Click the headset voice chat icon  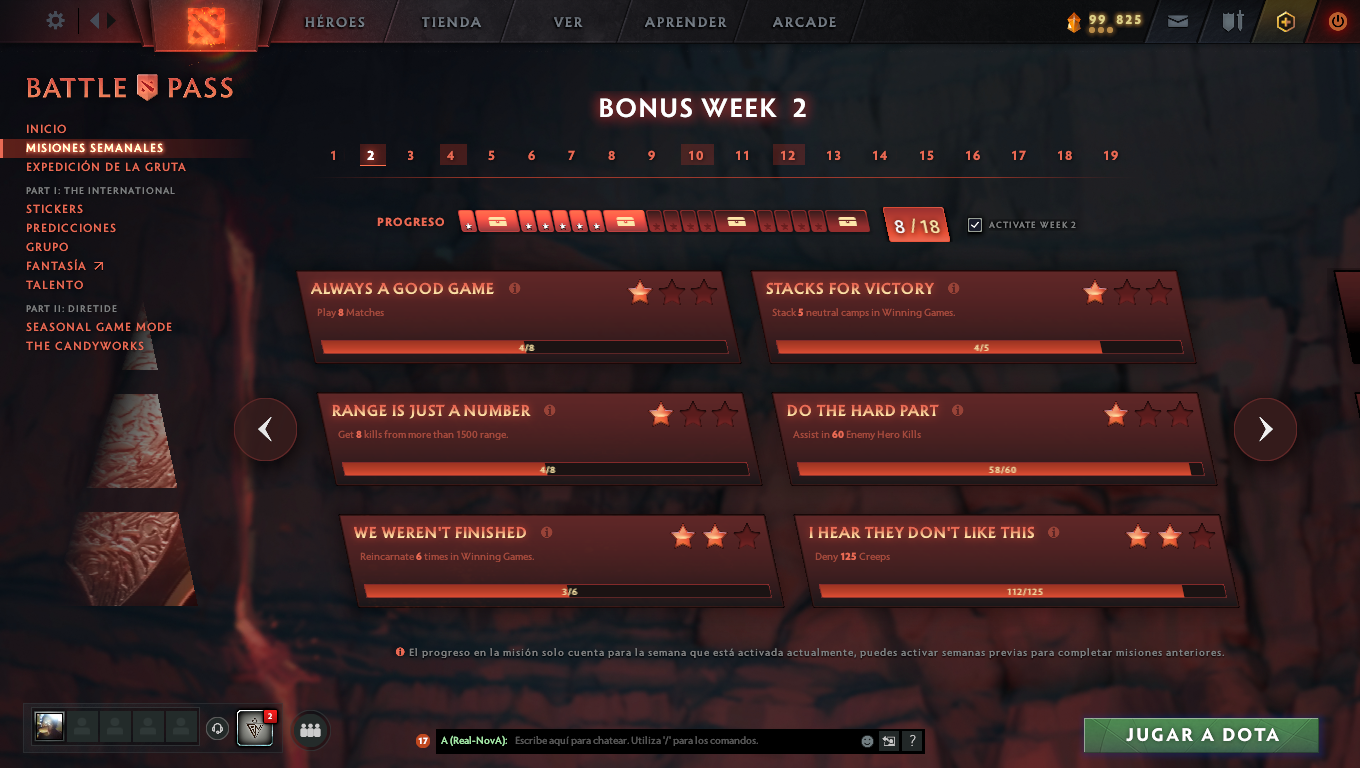217,728
